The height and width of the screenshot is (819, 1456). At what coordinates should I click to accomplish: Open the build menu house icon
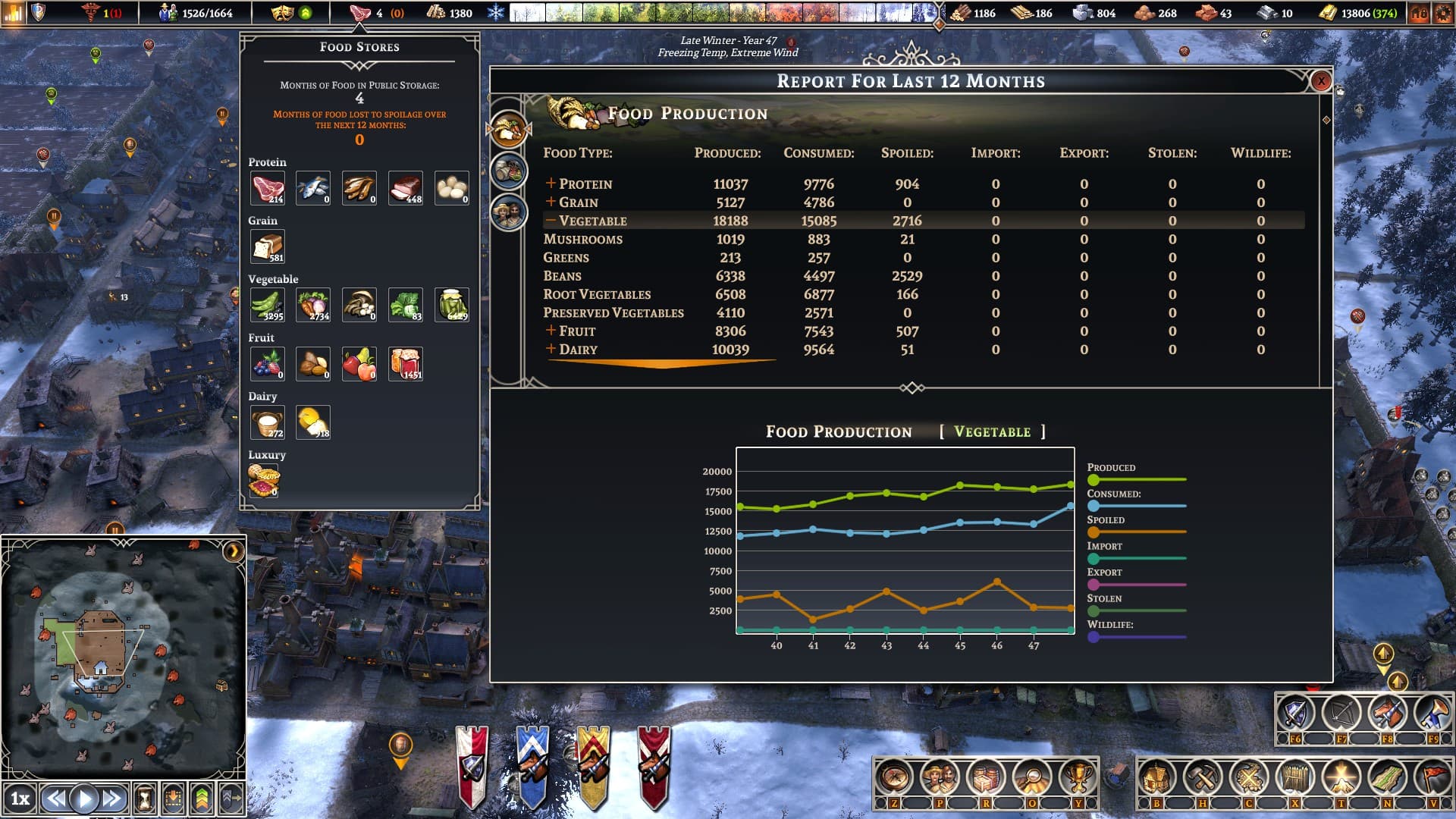(x=1156, y=777)
